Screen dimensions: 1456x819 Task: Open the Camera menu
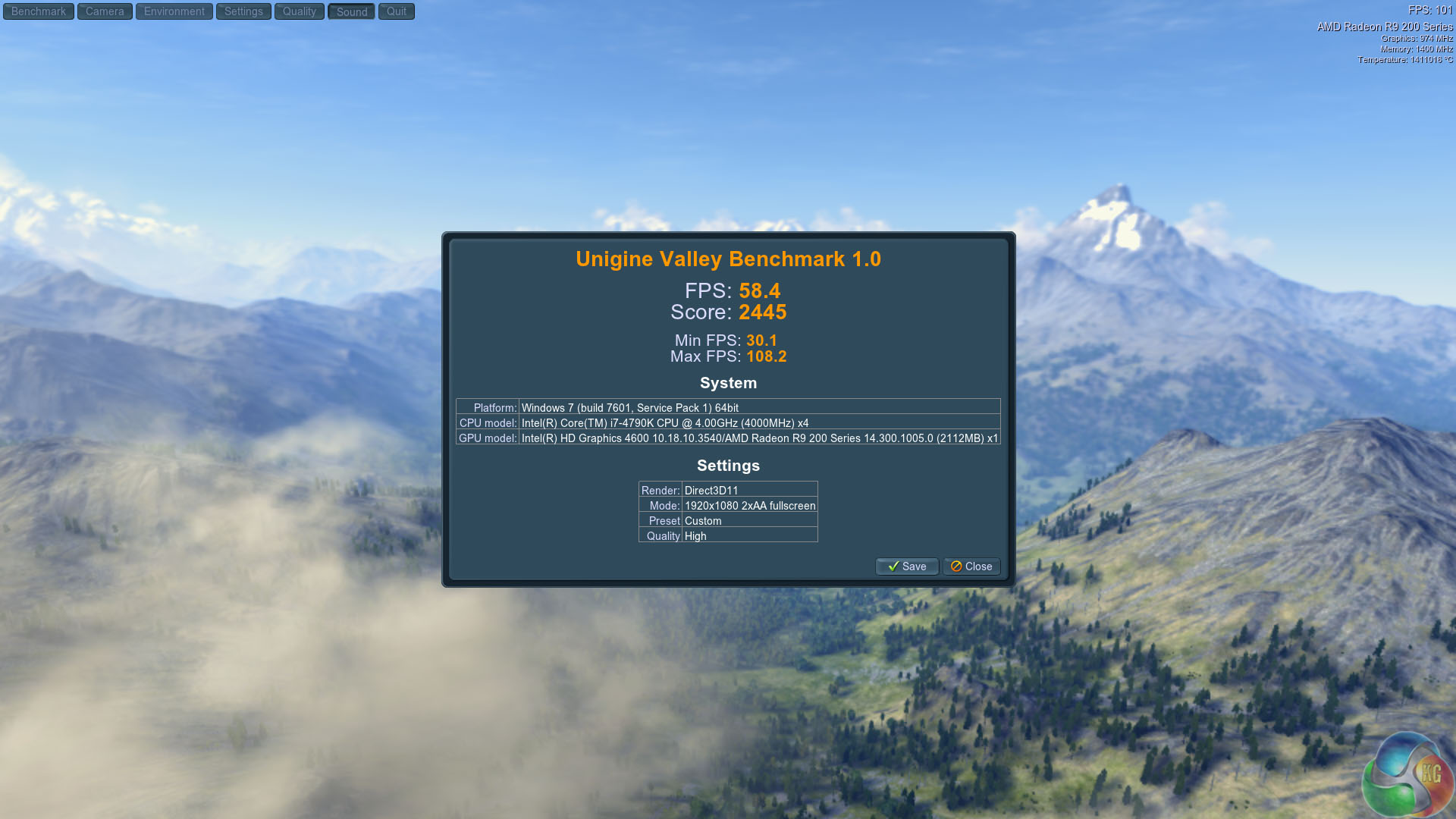point(105,11)
